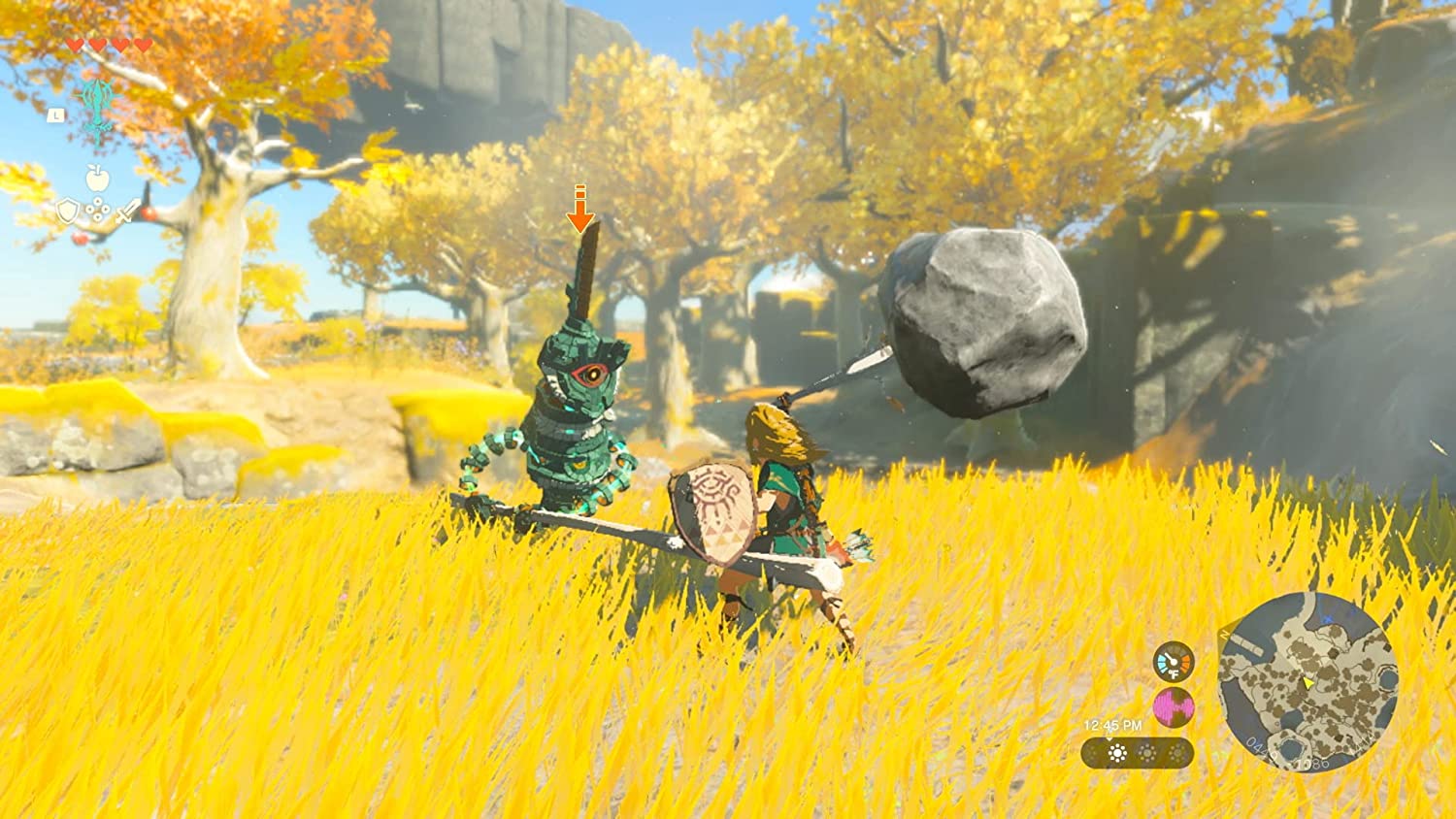Click the apple food indicator icon
Viewport: 1456px width, 819px height.
(x=96, y=178)
